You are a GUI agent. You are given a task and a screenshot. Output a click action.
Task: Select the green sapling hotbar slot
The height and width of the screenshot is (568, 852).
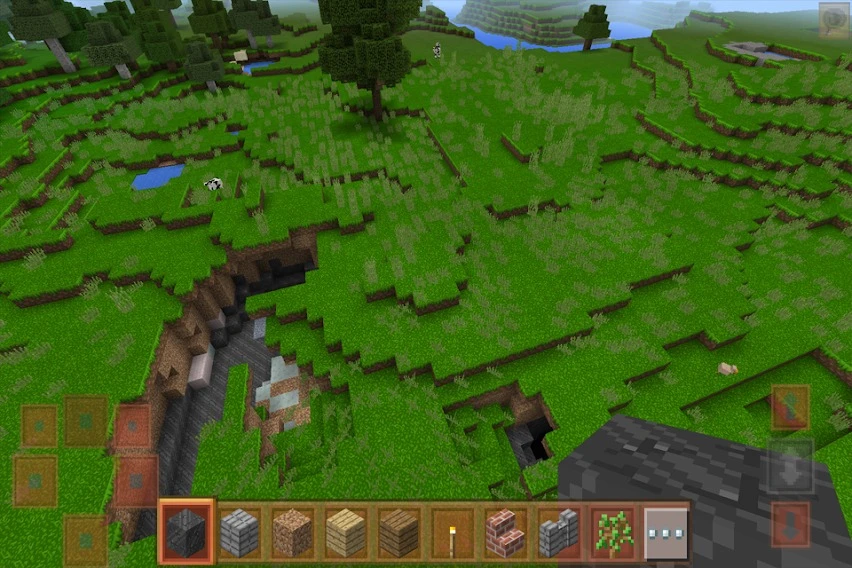tap(612, 532)
